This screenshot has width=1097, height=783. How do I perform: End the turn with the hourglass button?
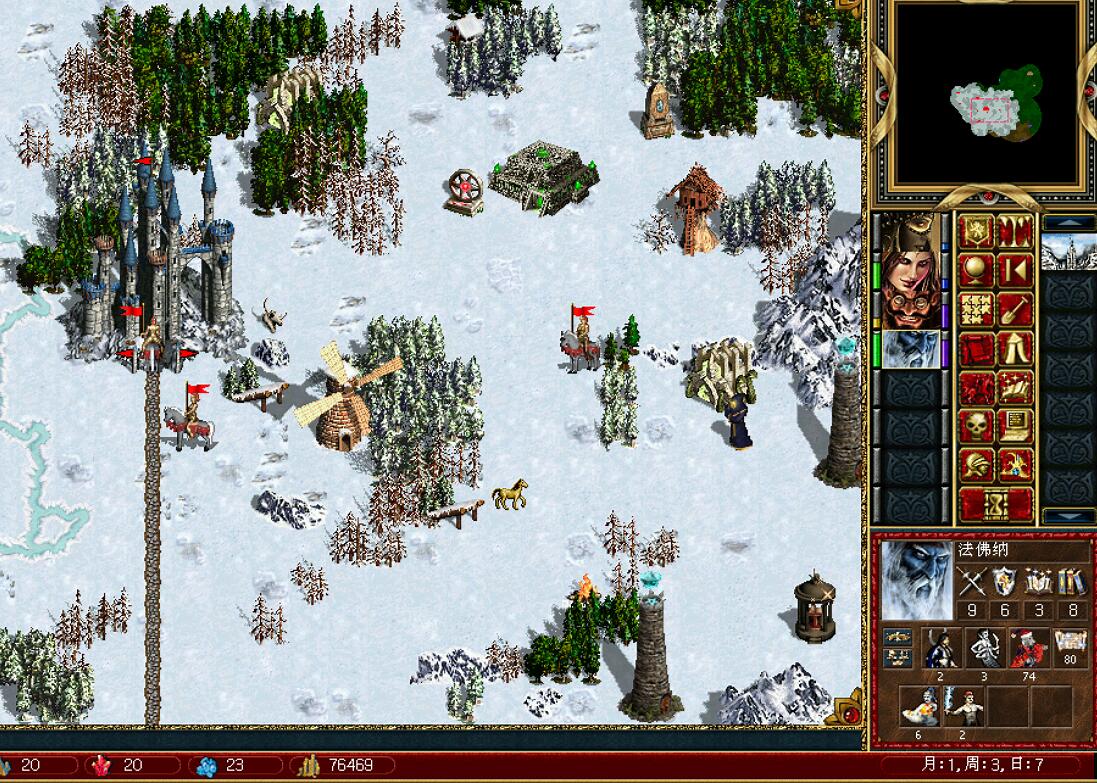click(x=996, y=504)
